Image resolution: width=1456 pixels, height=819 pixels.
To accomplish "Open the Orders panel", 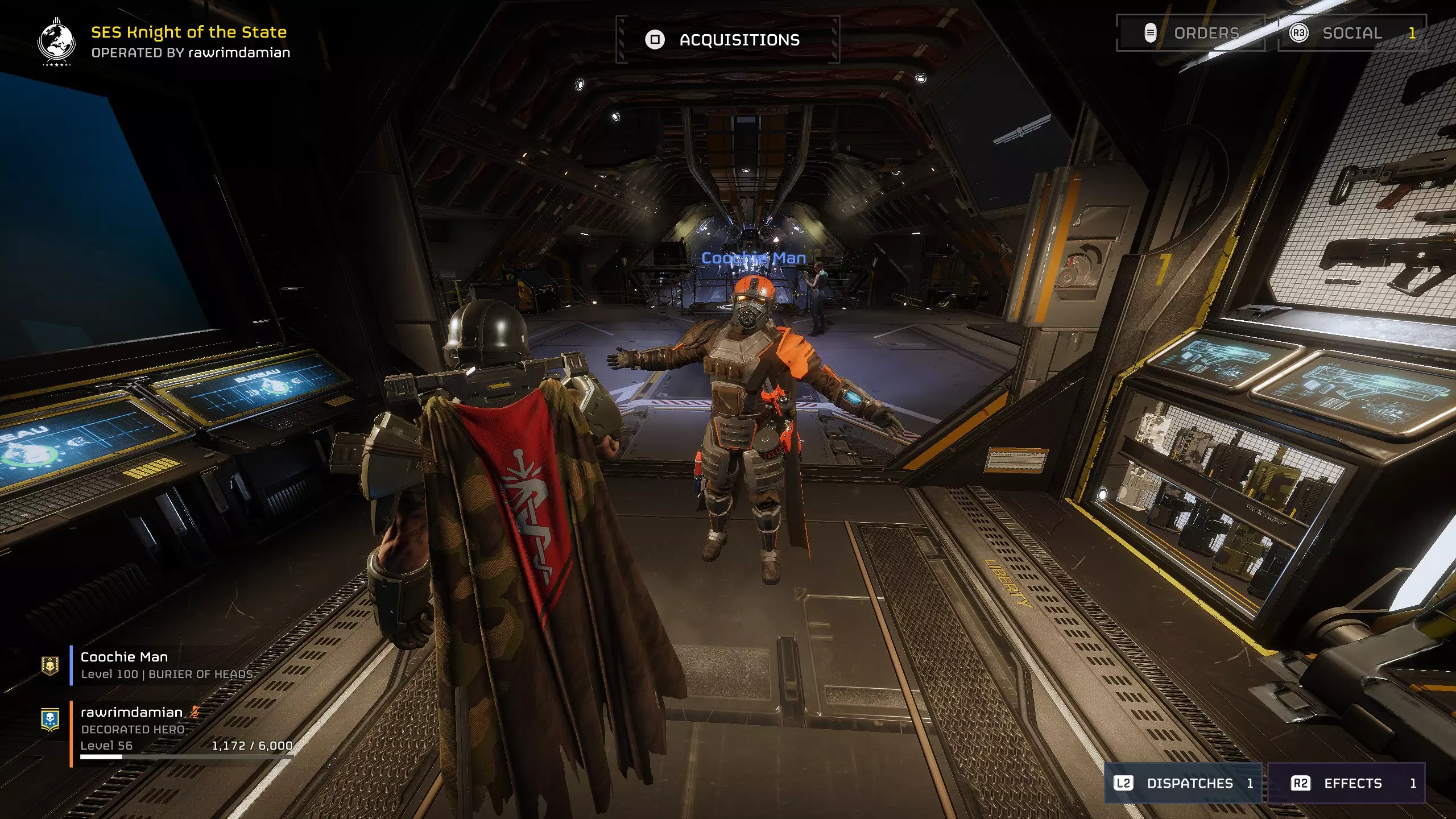I will 1191,33.
